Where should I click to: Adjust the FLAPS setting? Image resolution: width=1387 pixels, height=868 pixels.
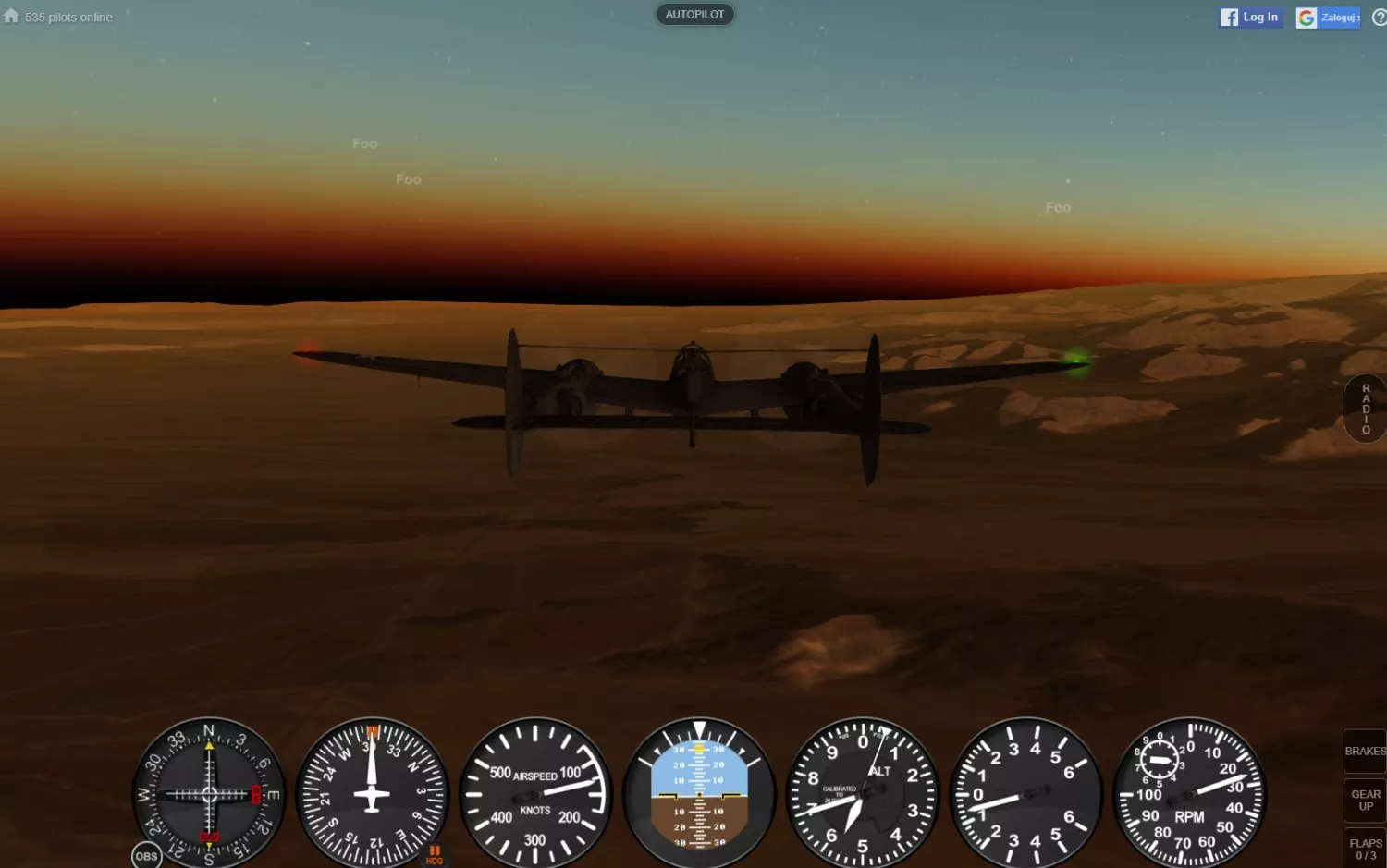tap(1365, 849)
